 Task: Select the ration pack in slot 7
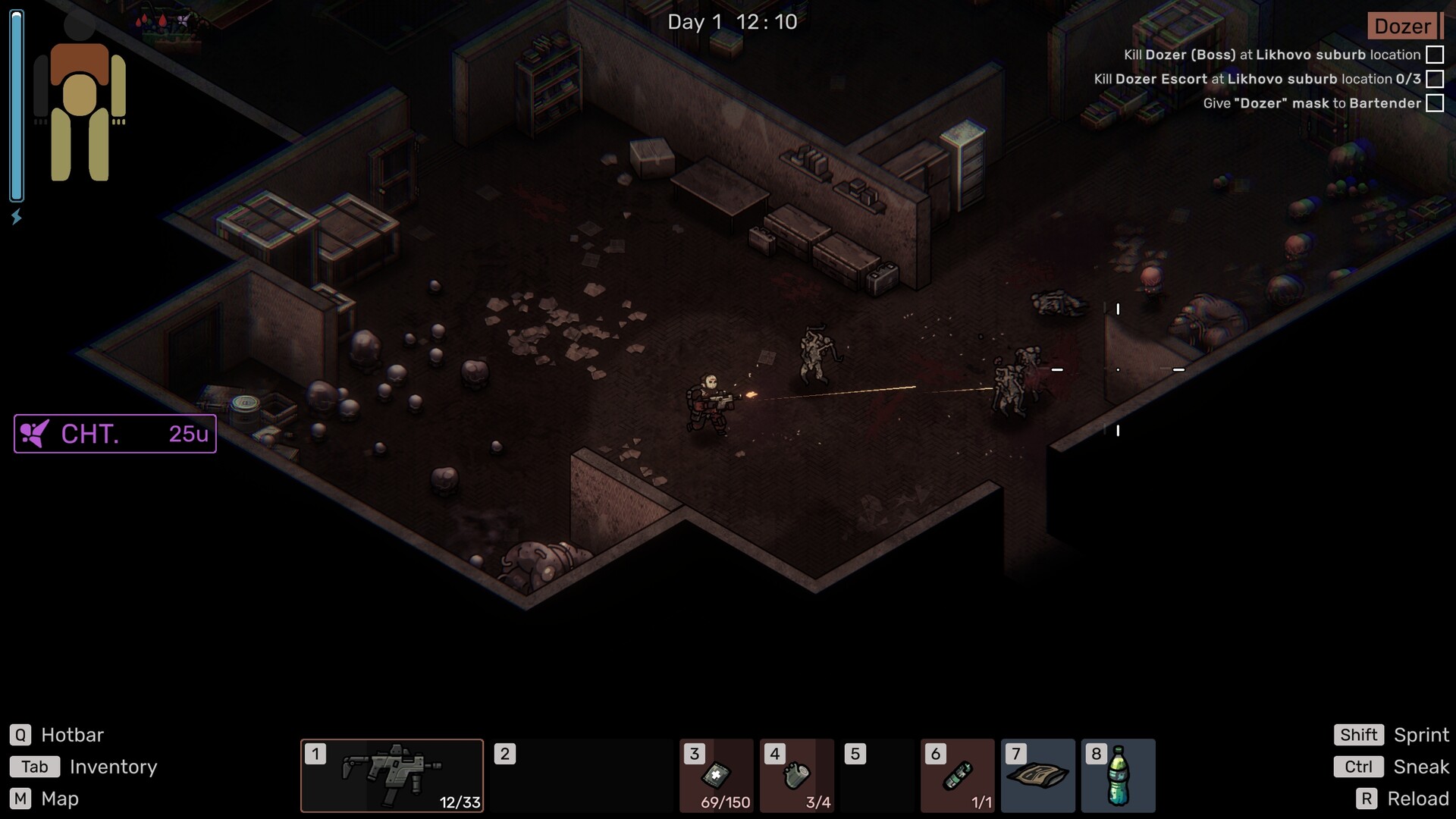coord(1037,775)
